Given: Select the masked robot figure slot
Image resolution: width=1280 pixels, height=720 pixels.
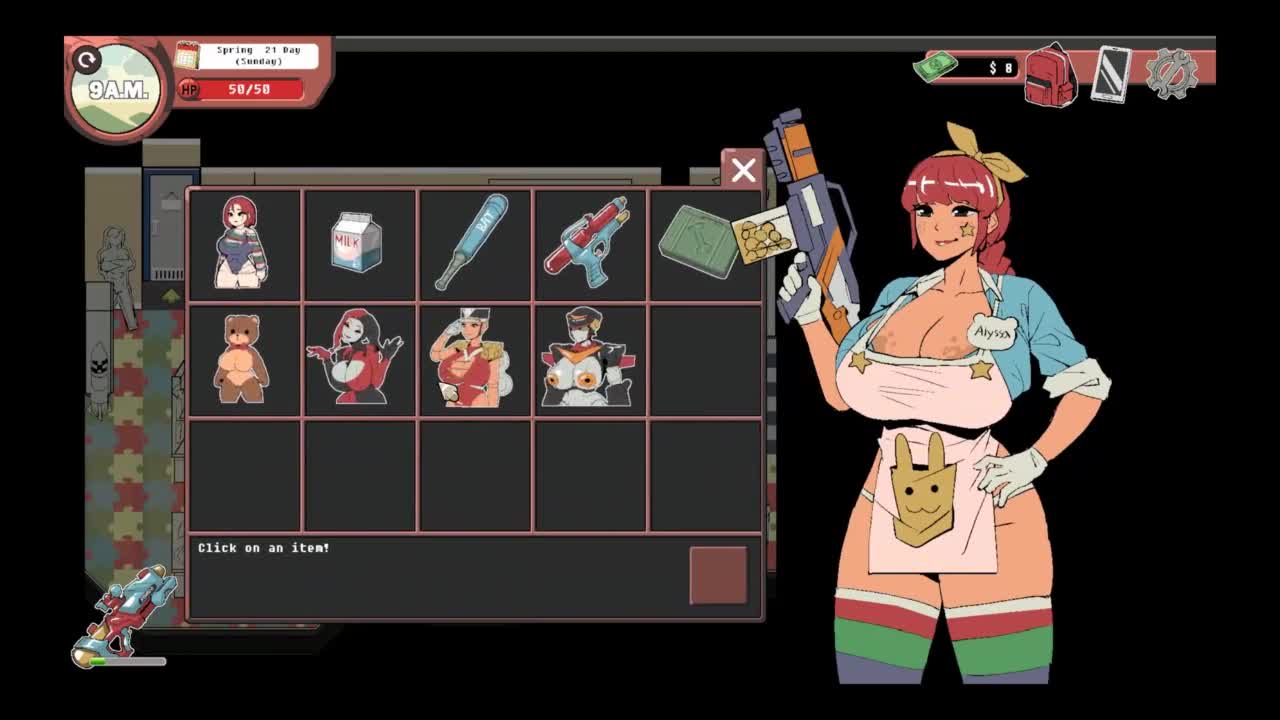Looking at the screenshot, I should (589, 359).
